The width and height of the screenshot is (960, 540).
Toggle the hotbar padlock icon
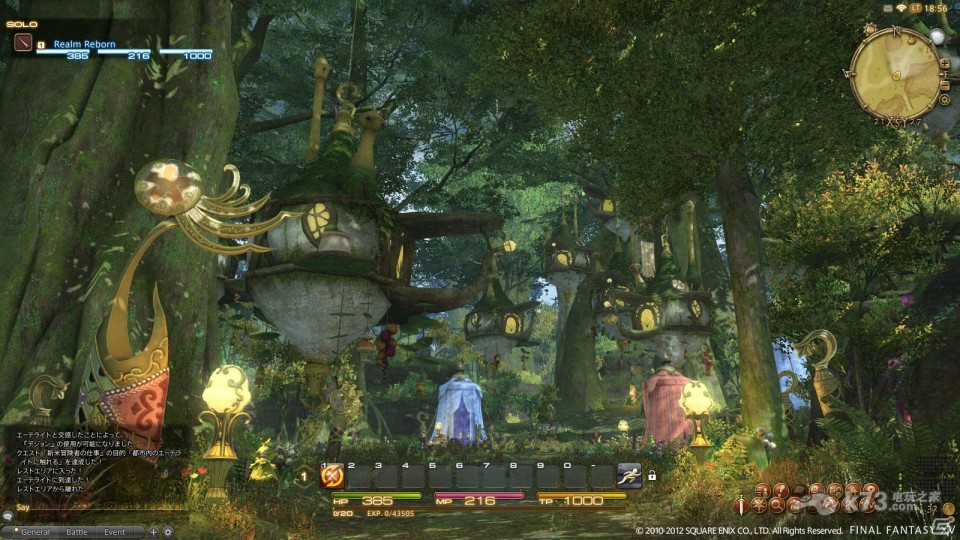point(652,476)
